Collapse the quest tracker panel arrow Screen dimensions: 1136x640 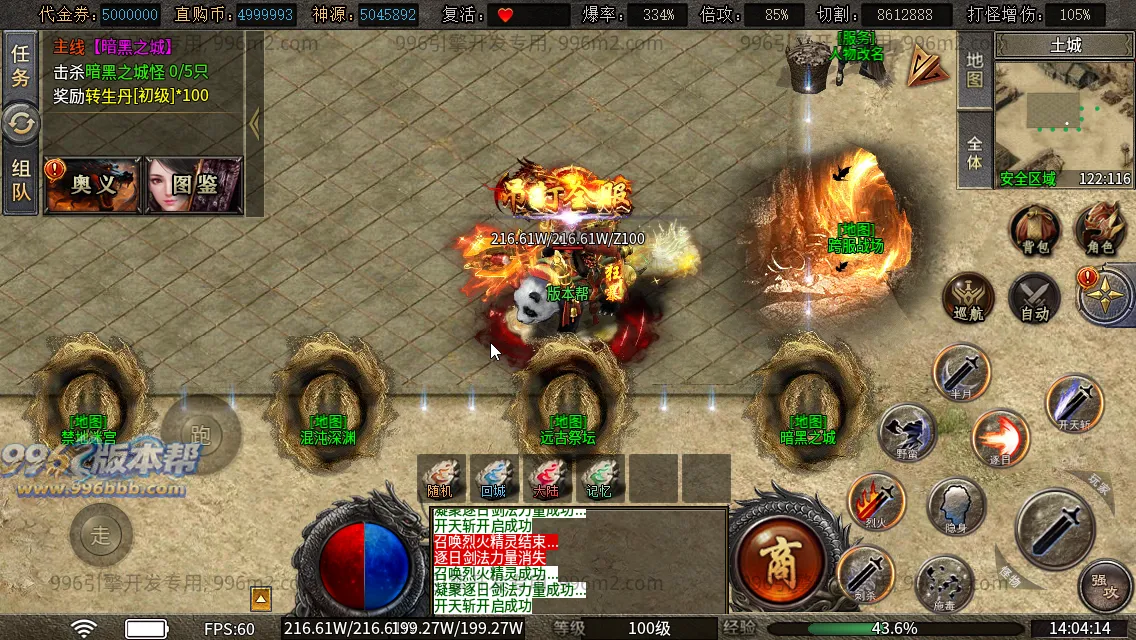pos(254,124)
